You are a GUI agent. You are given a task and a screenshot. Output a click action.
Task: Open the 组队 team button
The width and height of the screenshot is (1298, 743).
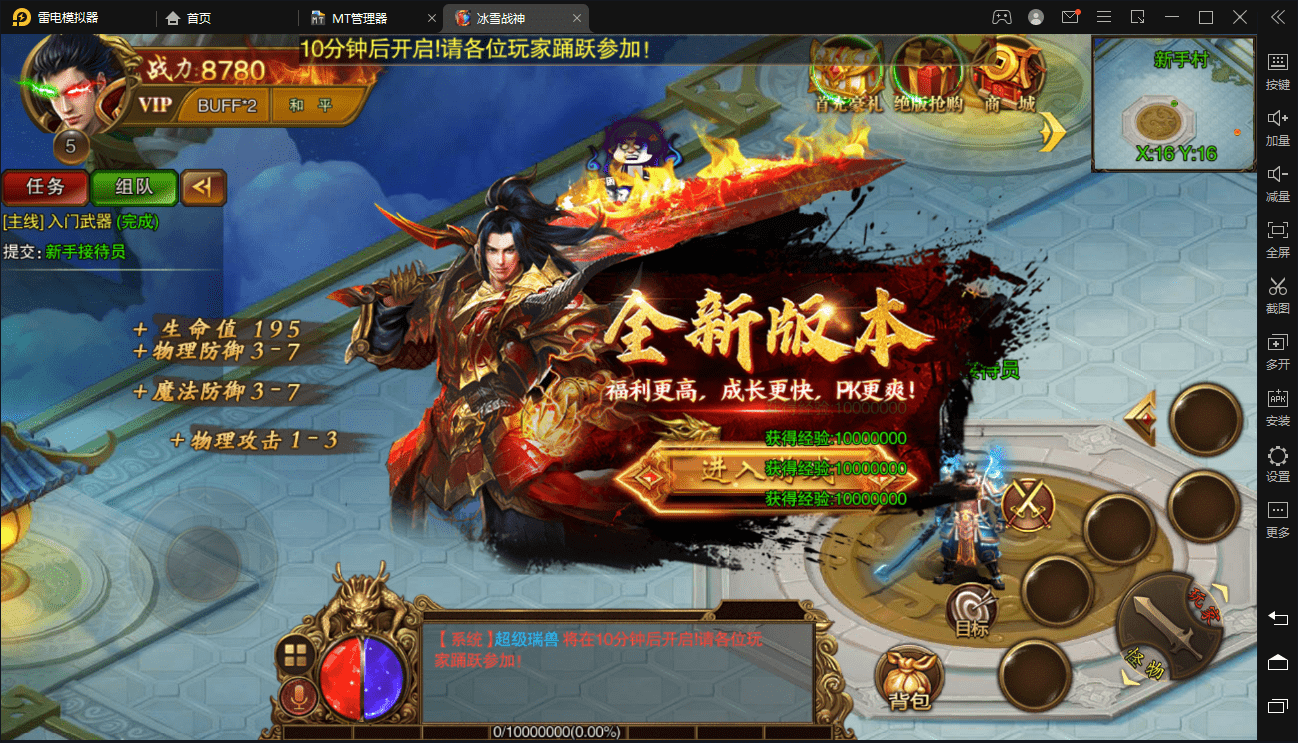click(134, 187)
